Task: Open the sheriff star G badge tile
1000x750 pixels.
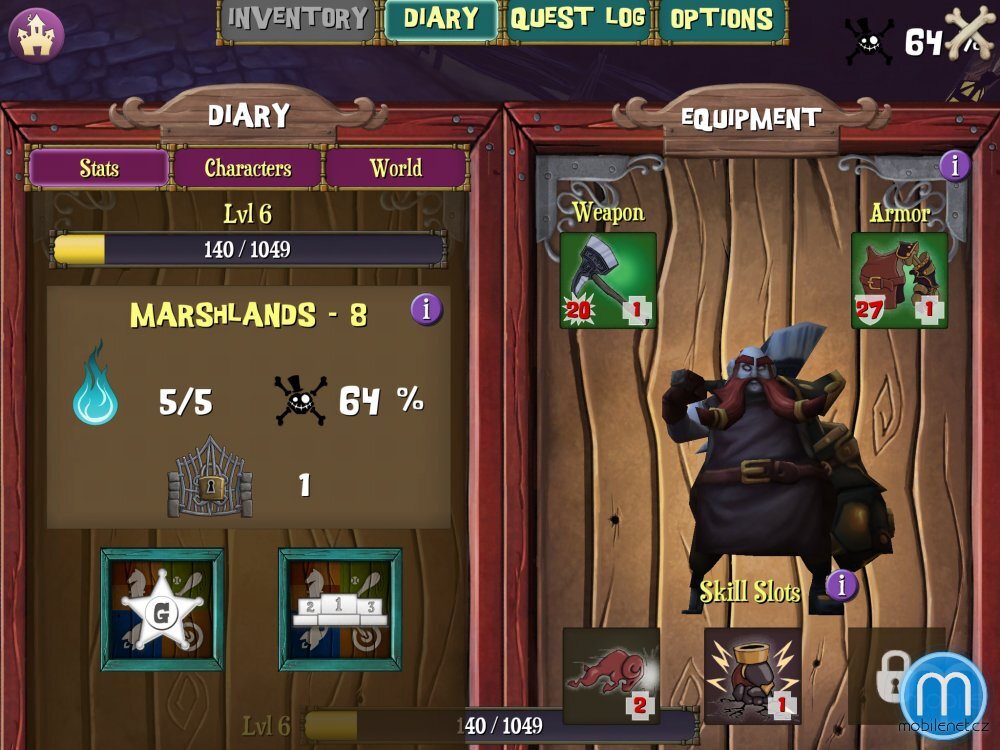Action: coord(162,609)
